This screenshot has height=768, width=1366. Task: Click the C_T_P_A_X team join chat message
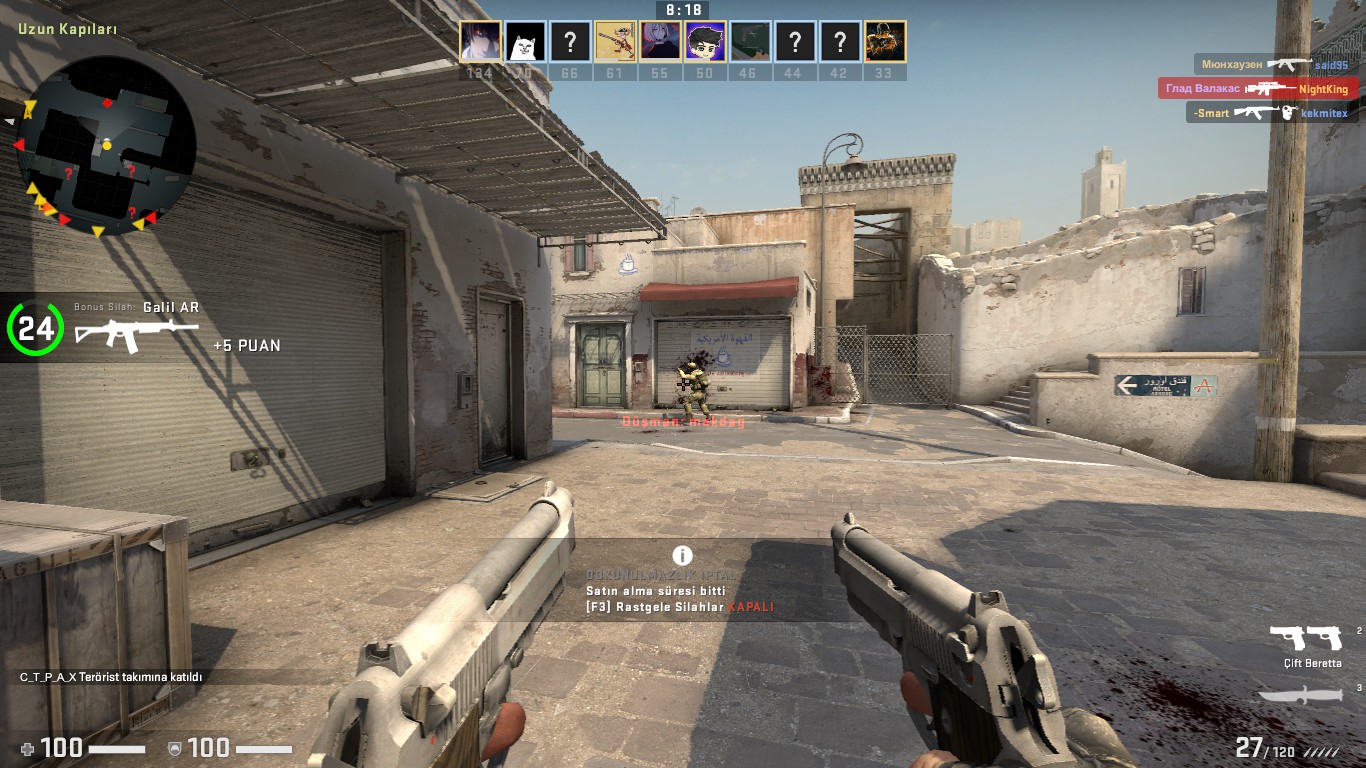pyautogui.click(x=111, y=677)
